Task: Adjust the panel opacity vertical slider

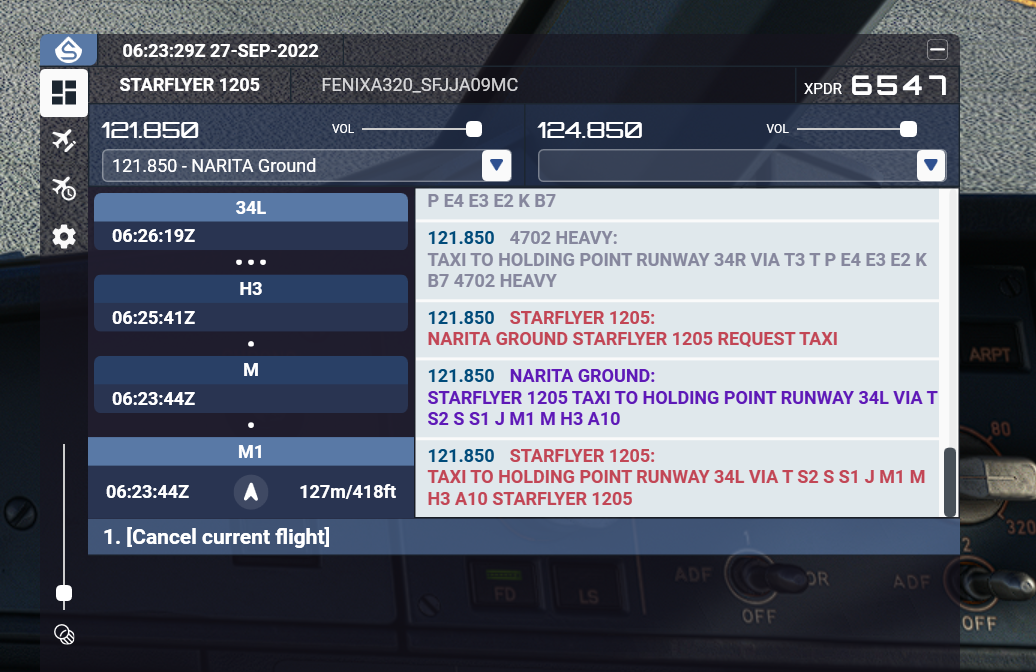Action: pyautogui.click(x=64, y=593)
